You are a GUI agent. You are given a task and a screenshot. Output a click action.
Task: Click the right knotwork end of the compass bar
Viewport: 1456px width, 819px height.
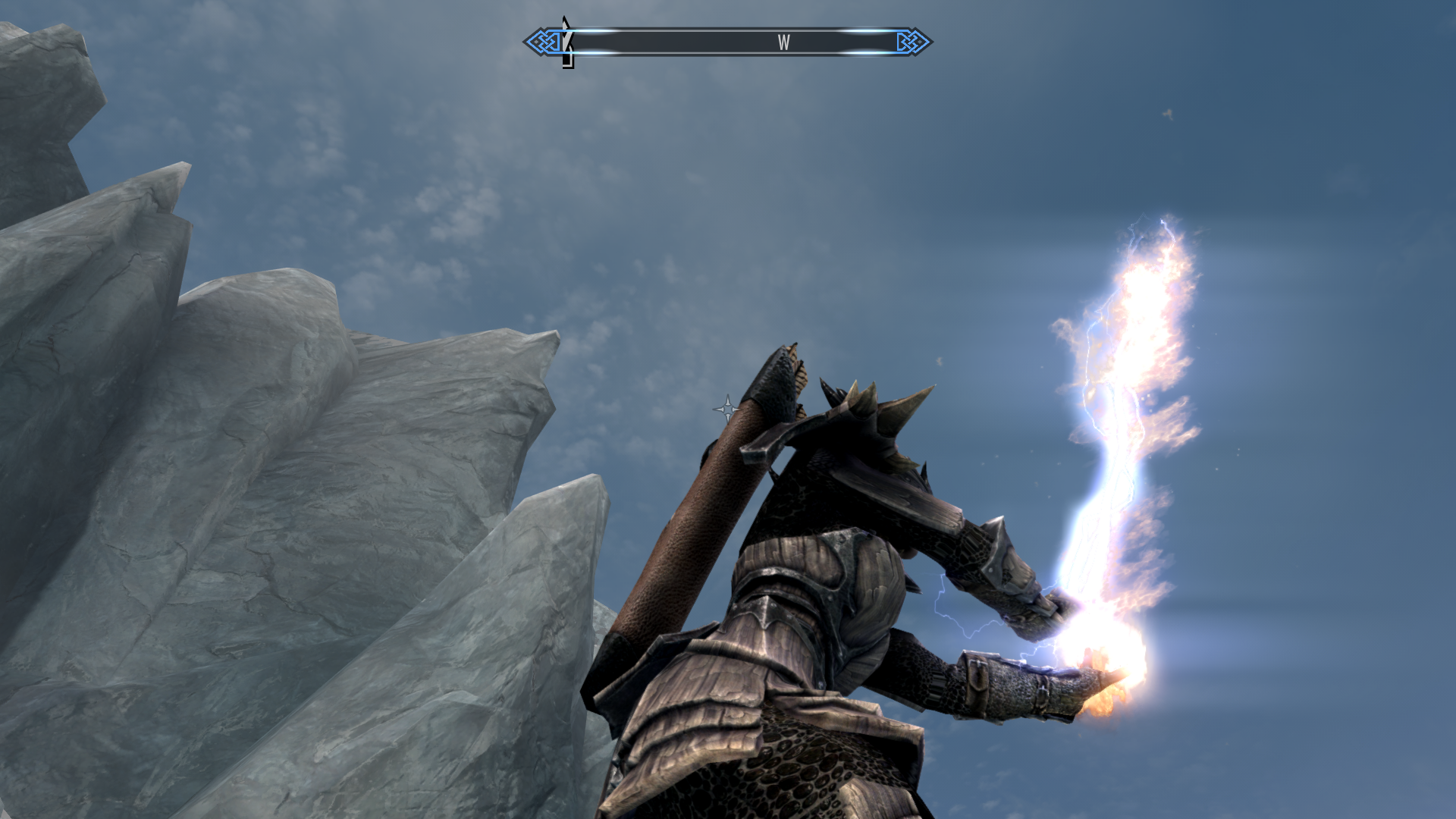[x=912, y=42]
